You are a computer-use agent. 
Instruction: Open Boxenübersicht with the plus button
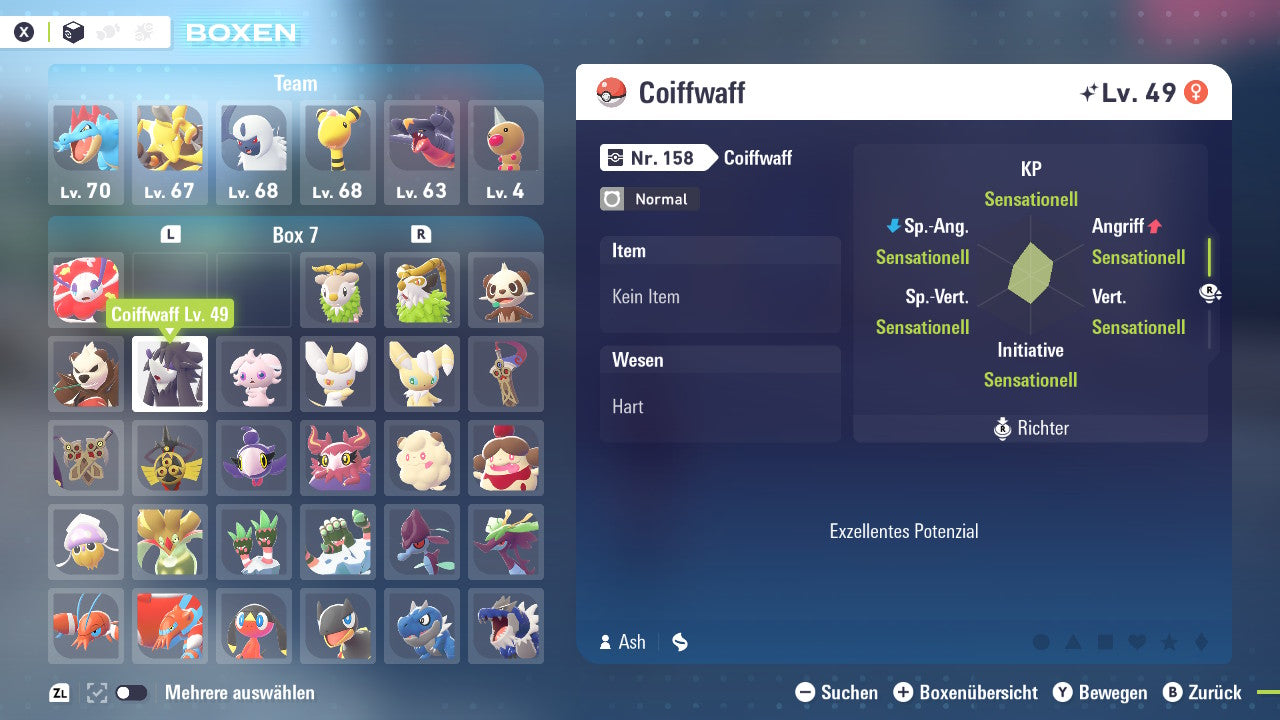tap(903, 692)
